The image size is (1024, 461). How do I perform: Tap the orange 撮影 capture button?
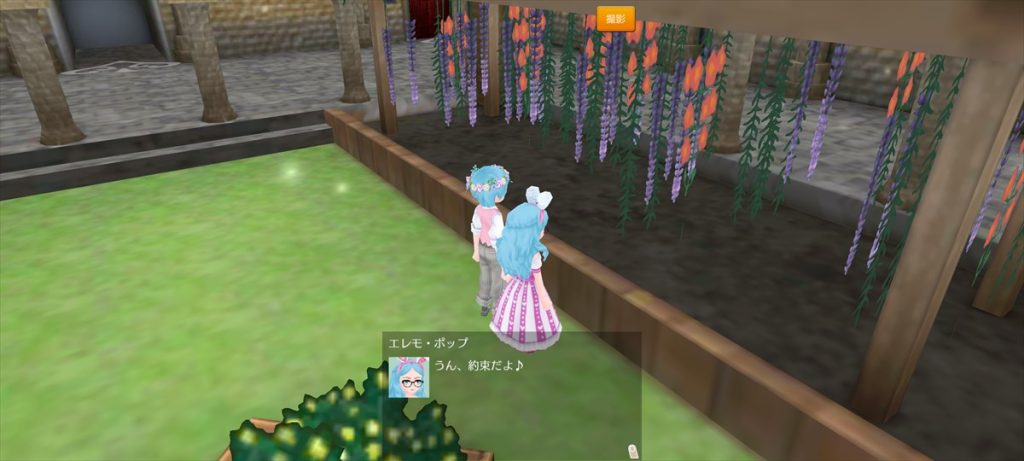click(x=615, y=18)
